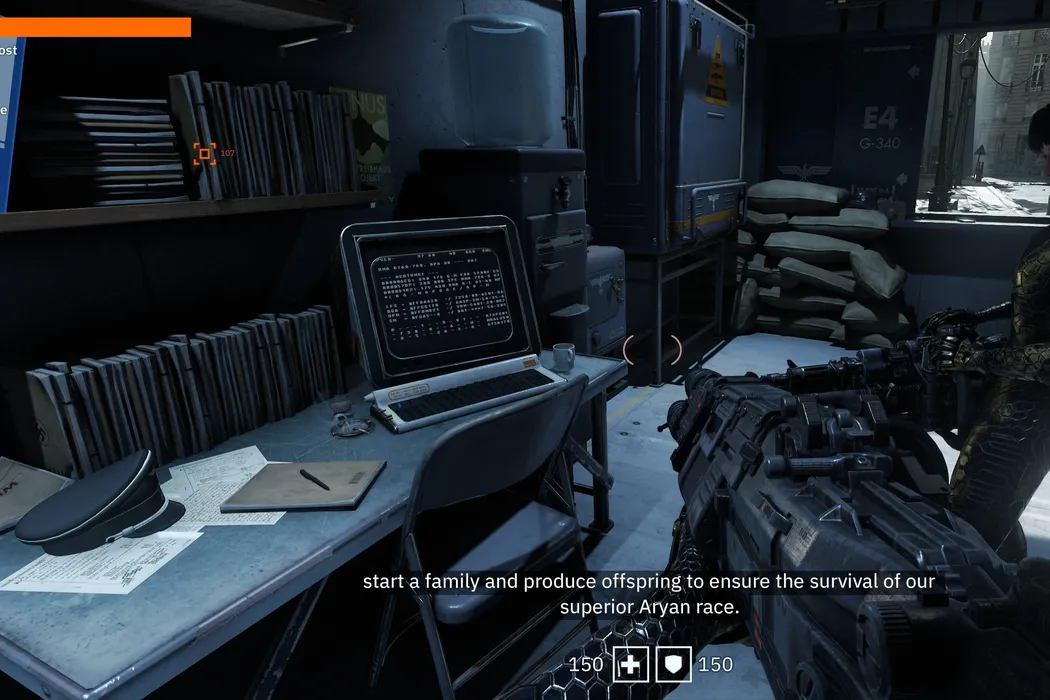Screen dimensions: 1050x700
Task: Select the health cross icon
Action: pyautogui.click(x=631, y=664)
